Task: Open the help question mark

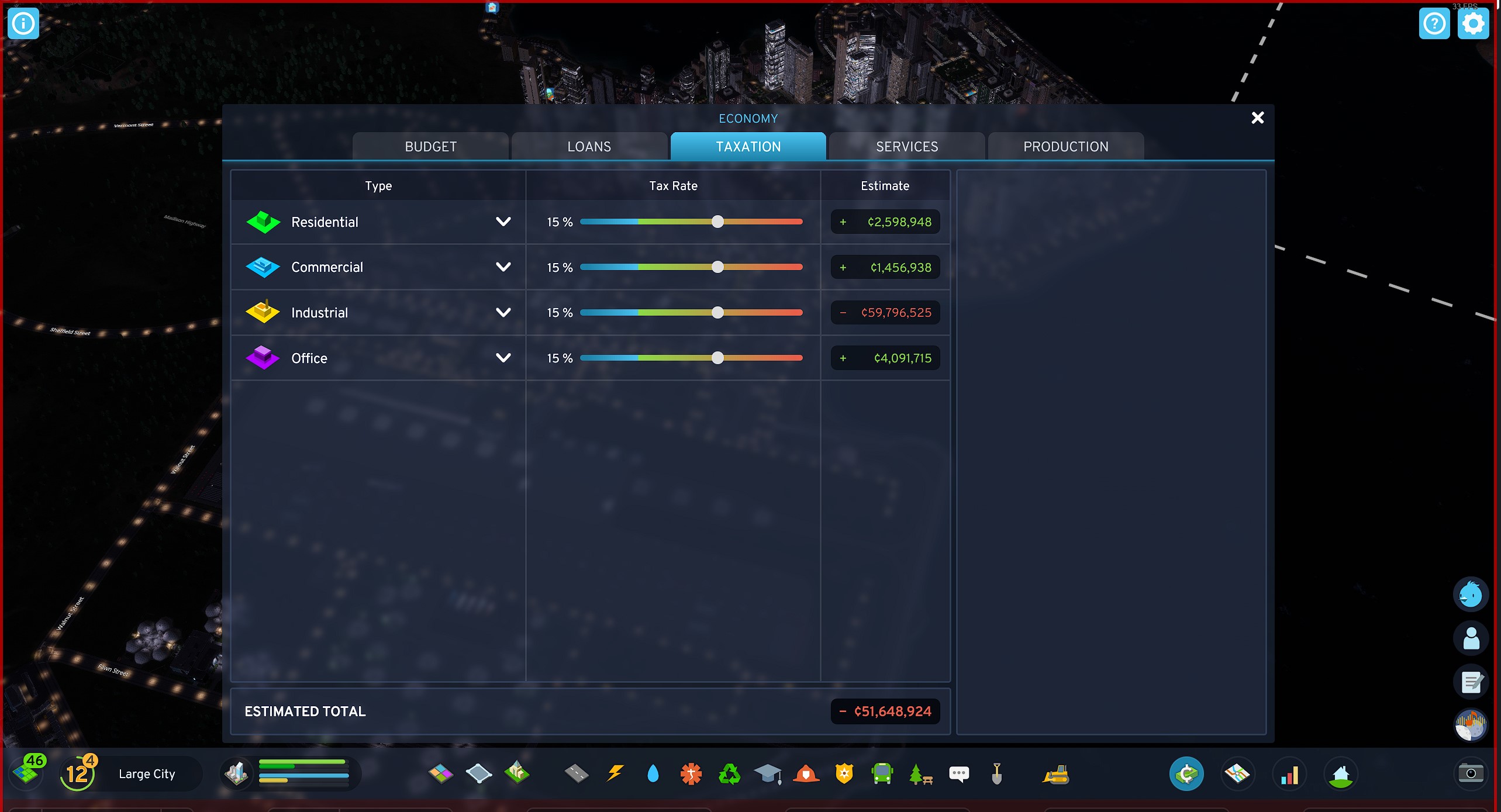Action: (1434, 23)
